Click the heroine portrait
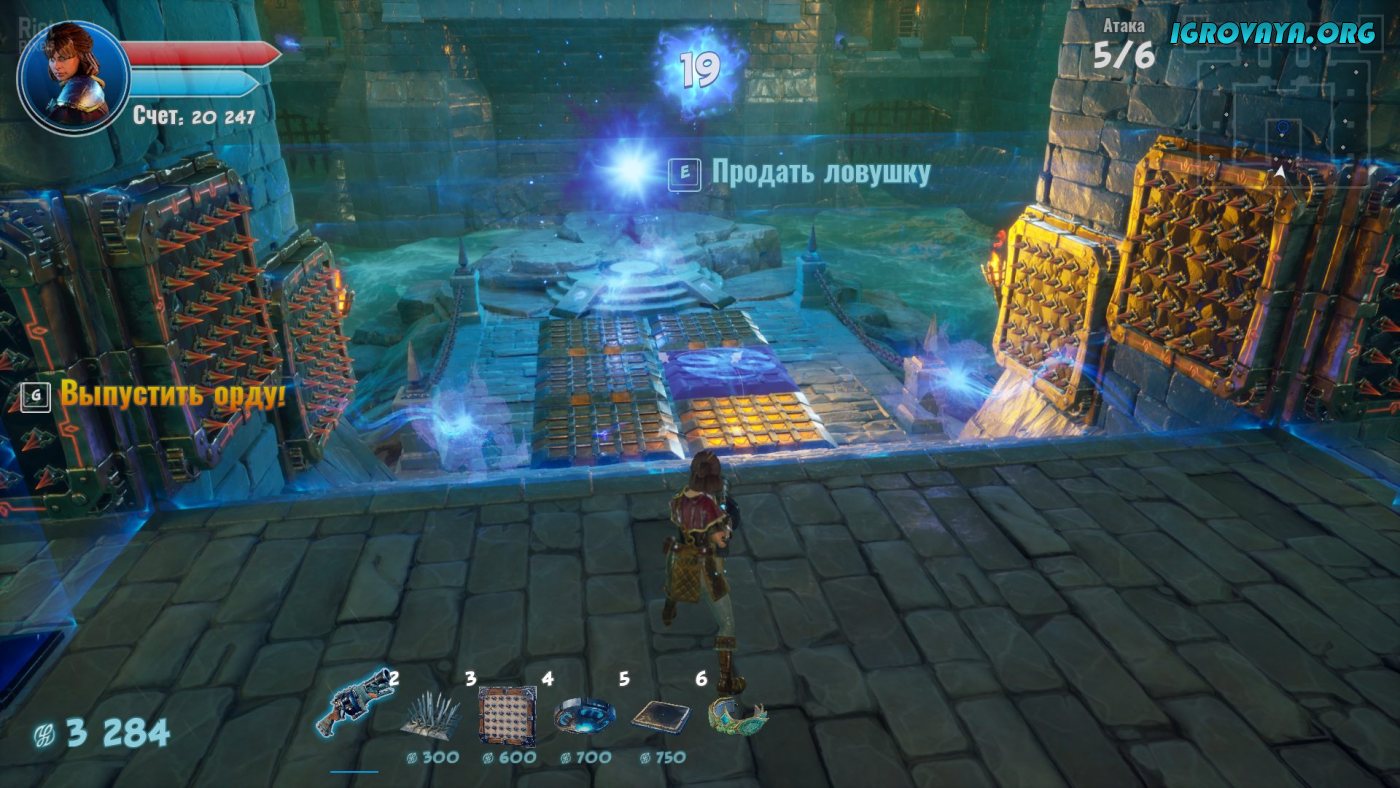 [x=73, y=77]
